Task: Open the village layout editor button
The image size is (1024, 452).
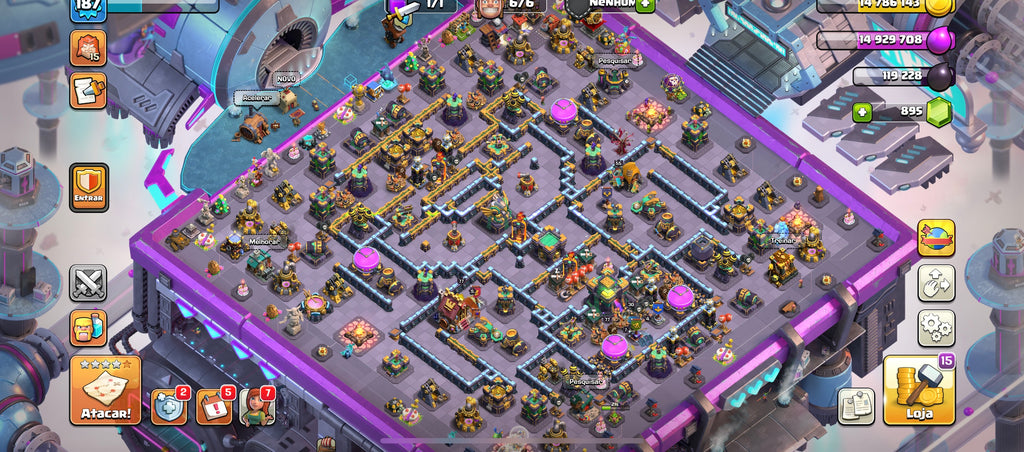Action: point(936,283)
